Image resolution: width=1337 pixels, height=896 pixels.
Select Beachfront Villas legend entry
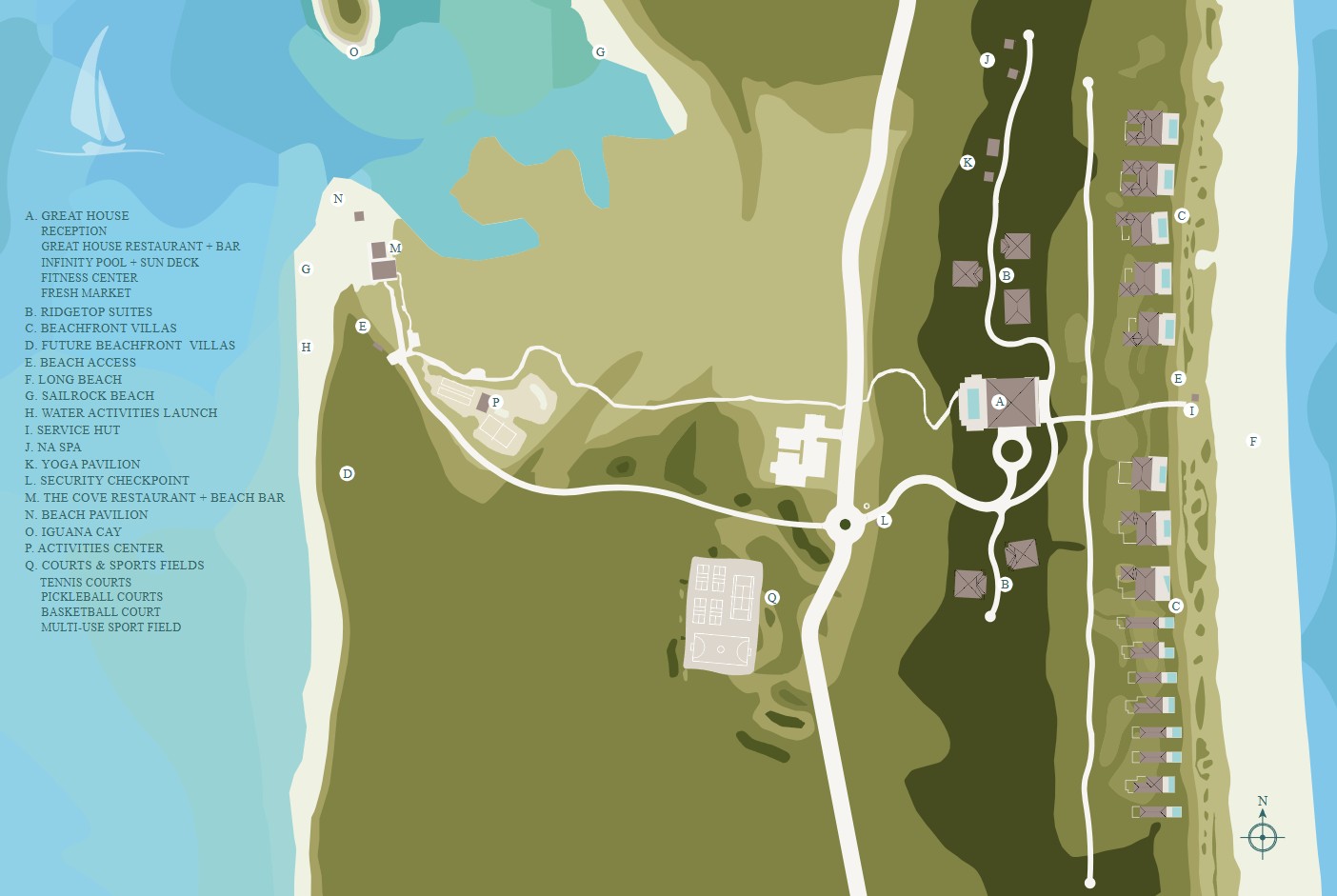pyautogui.click(x=101, y=329)
